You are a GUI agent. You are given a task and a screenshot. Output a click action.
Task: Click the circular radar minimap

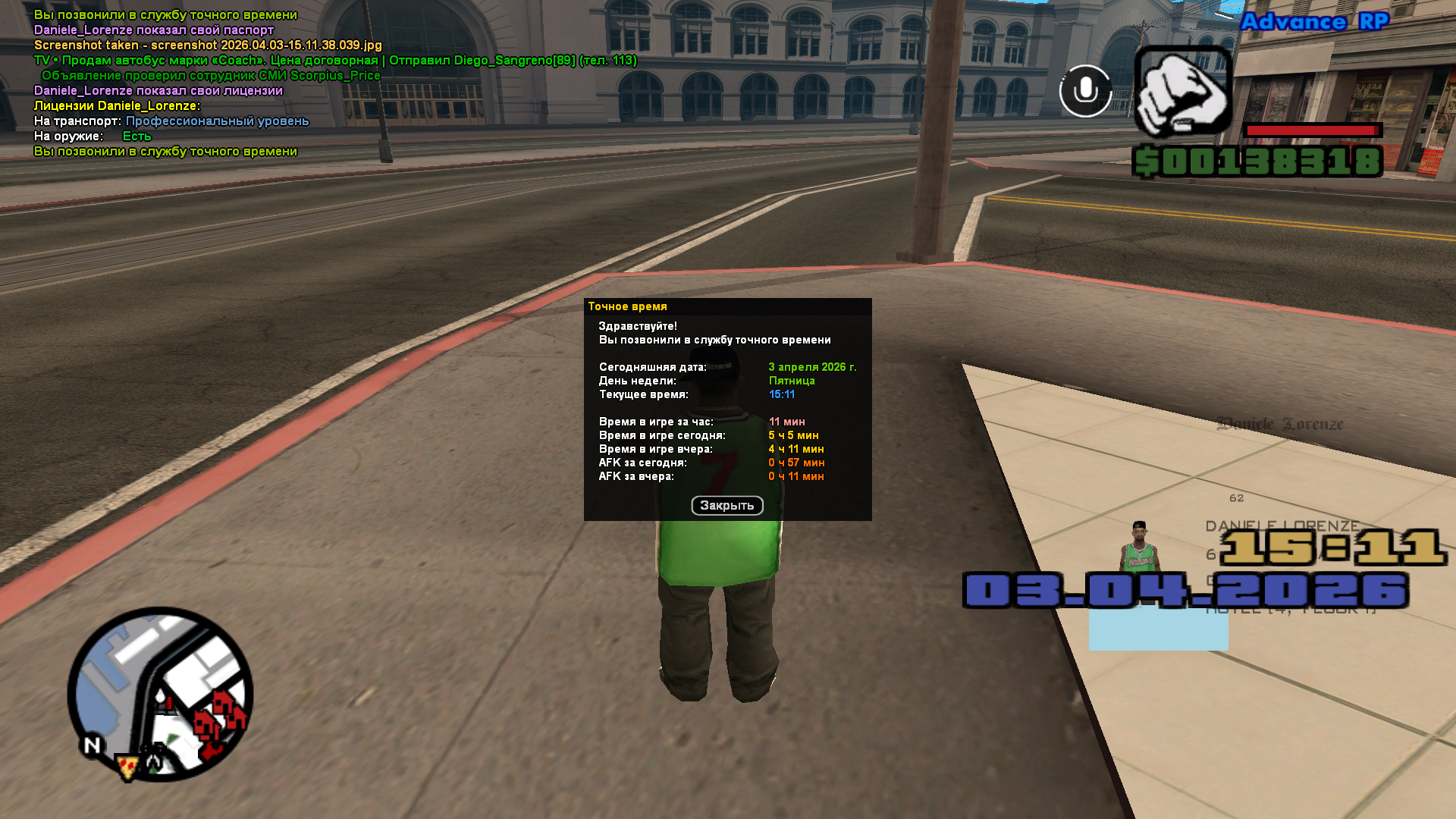160,693
